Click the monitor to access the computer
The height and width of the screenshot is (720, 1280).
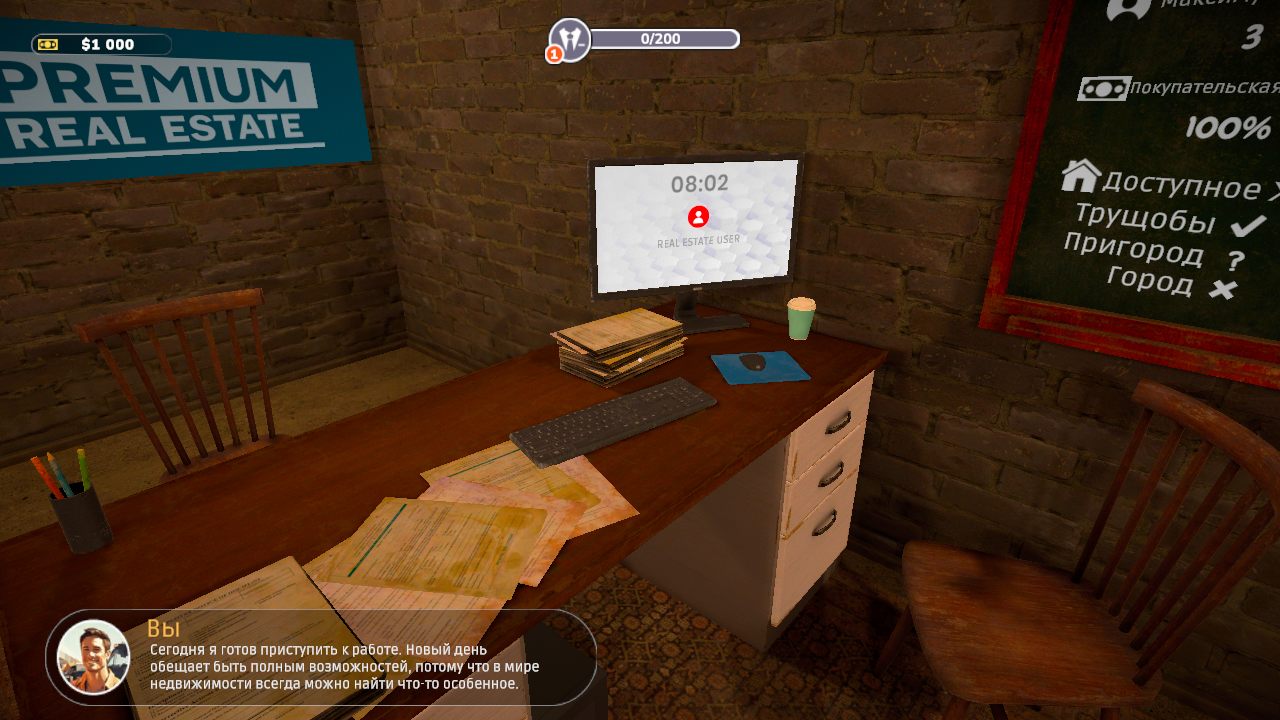(x=695, y=220)
